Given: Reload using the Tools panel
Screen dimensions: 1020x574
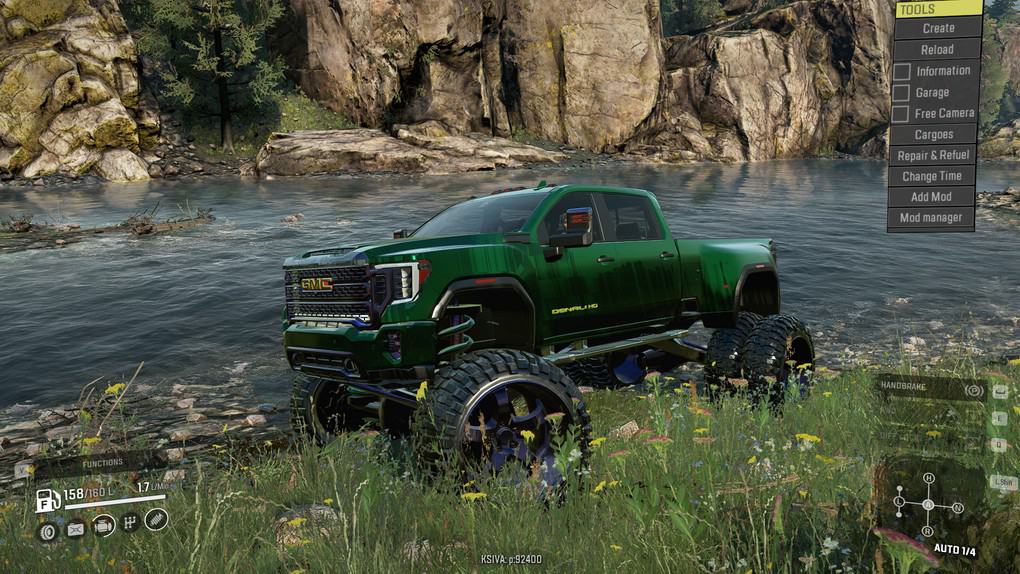Looking at the screenshot, I should pyautogui.click(x=937, y=49).
